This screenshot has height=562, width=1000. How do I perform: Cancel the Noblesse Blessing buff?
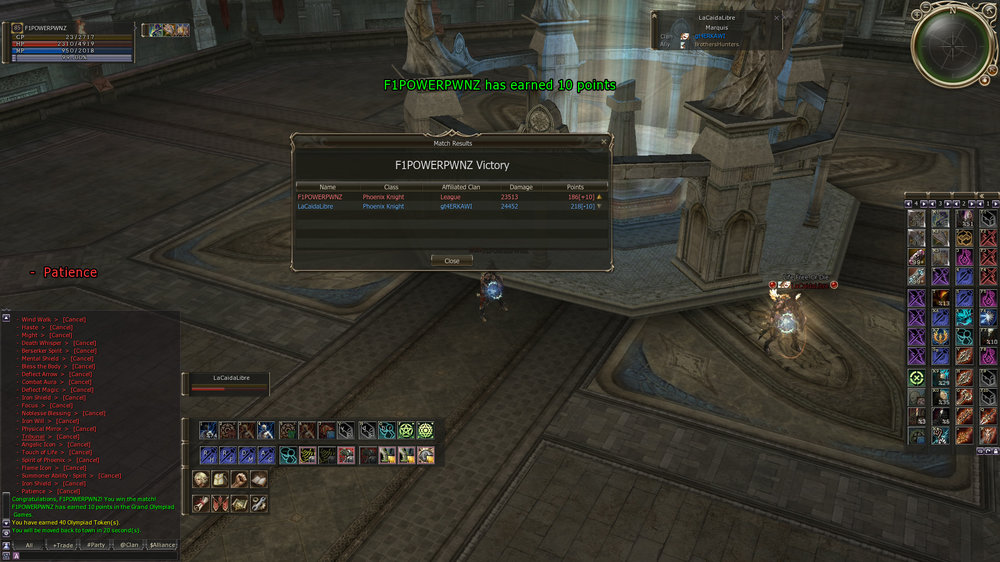coord(94,413)
